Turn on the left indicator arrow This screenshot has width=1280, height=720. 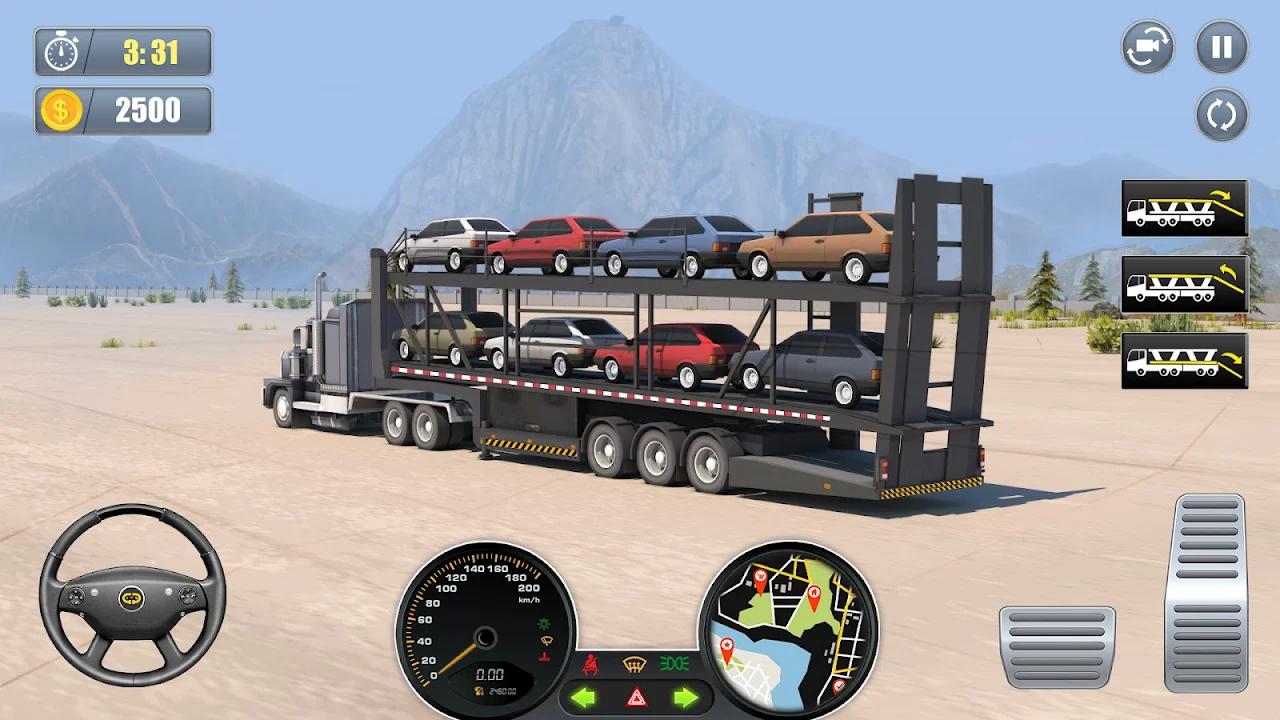(x=583, y=697)
